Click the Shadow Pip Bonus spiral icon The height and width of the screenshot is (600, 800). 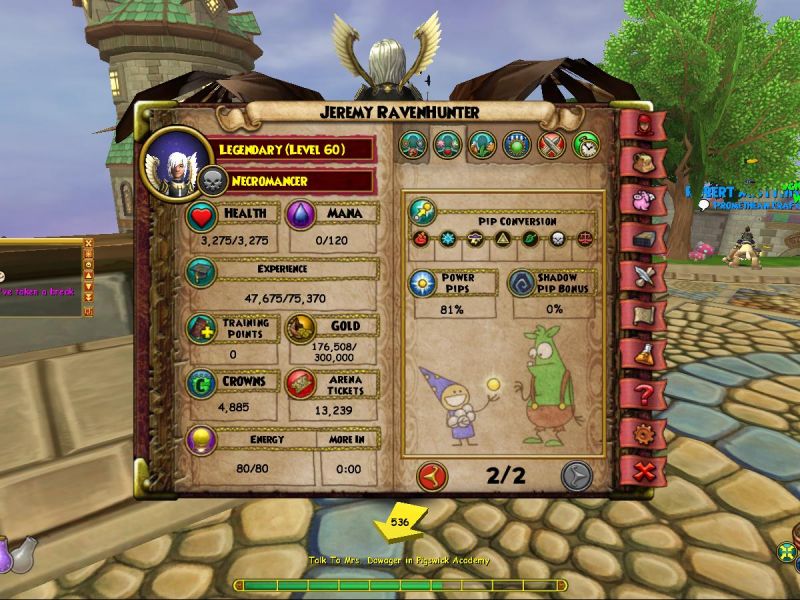coord(521,284)
